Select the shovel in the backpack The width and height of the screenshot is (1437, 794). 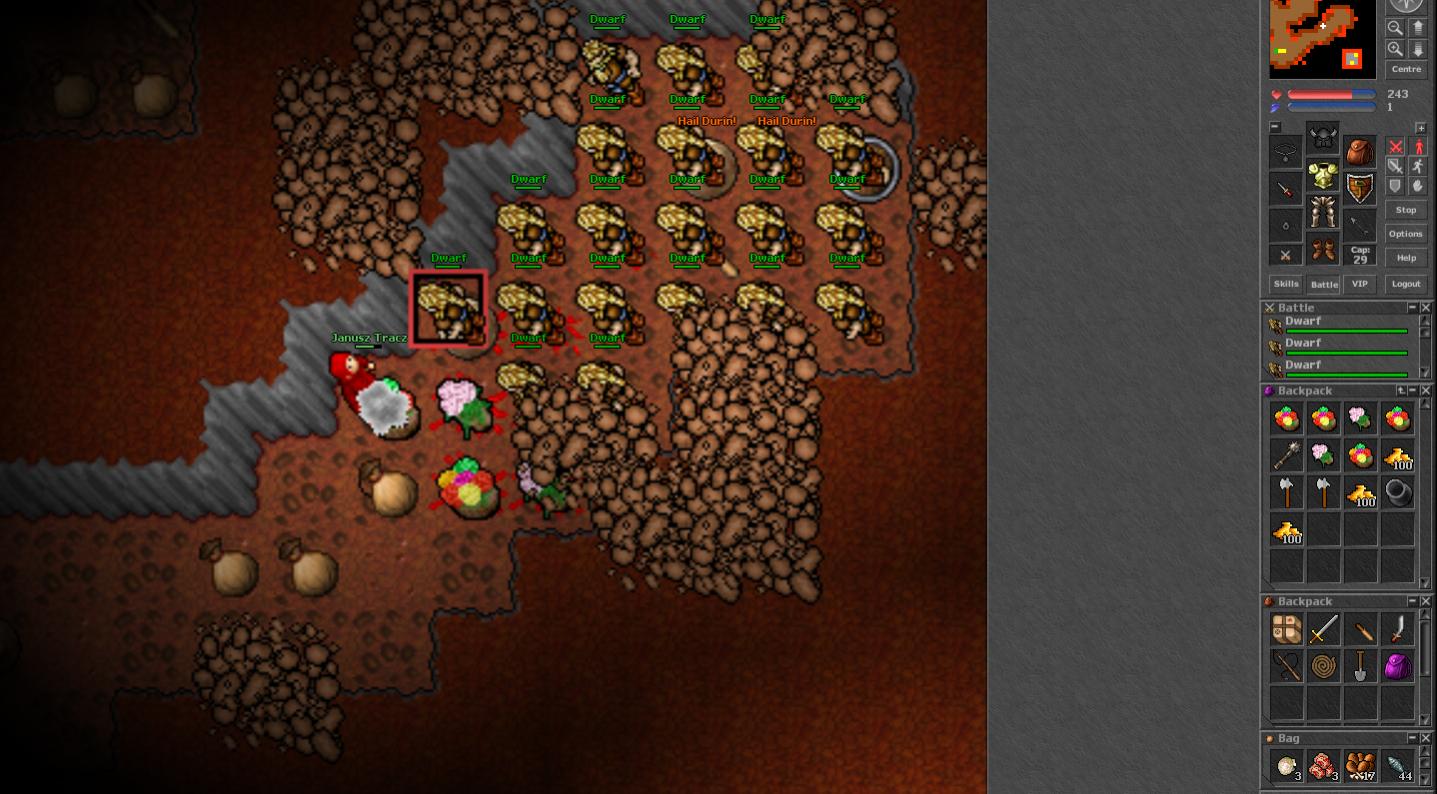pos(1360,666)
